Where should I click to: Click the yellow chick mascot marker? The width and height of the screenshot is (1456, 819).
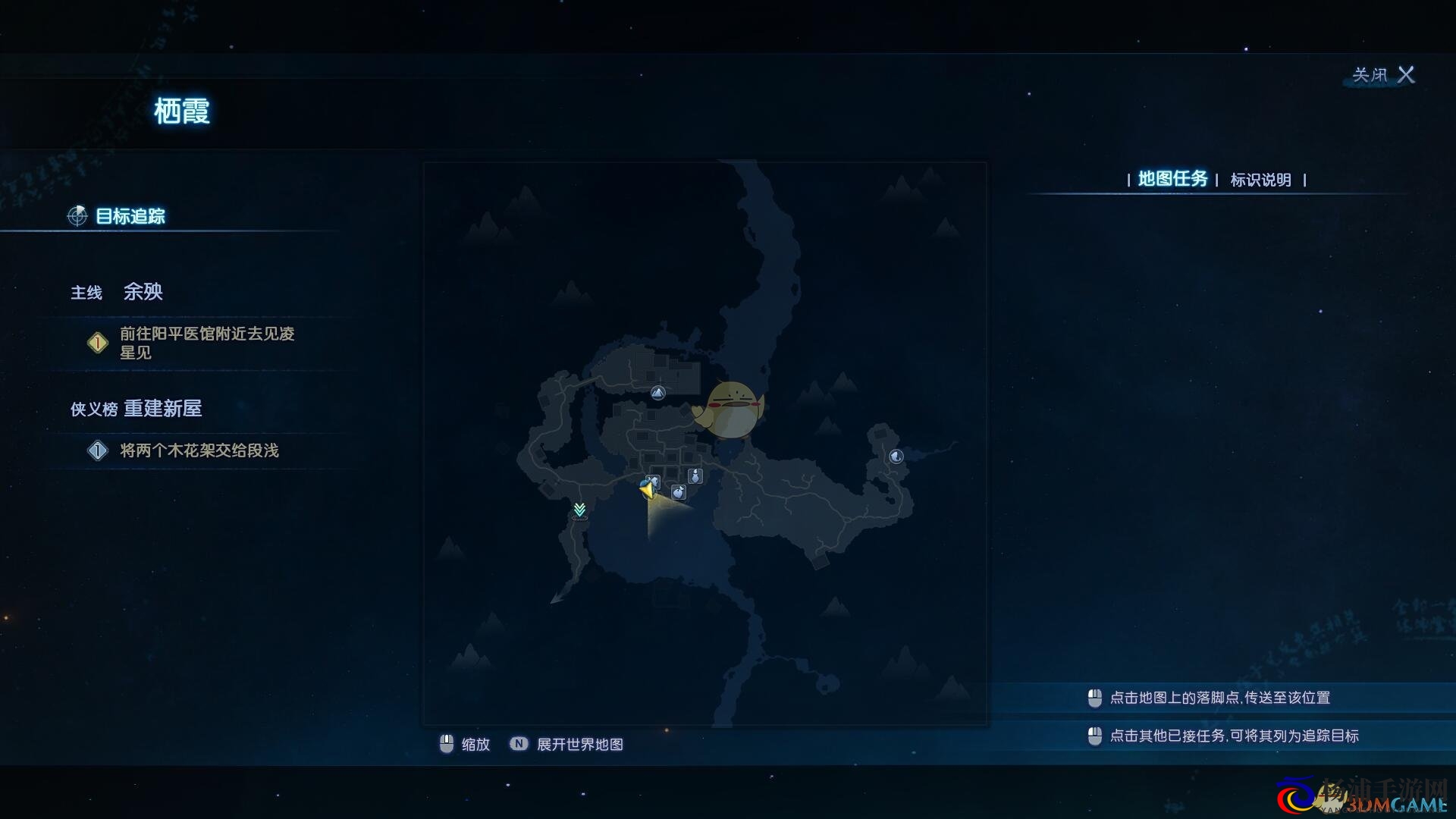pos(730,410)
